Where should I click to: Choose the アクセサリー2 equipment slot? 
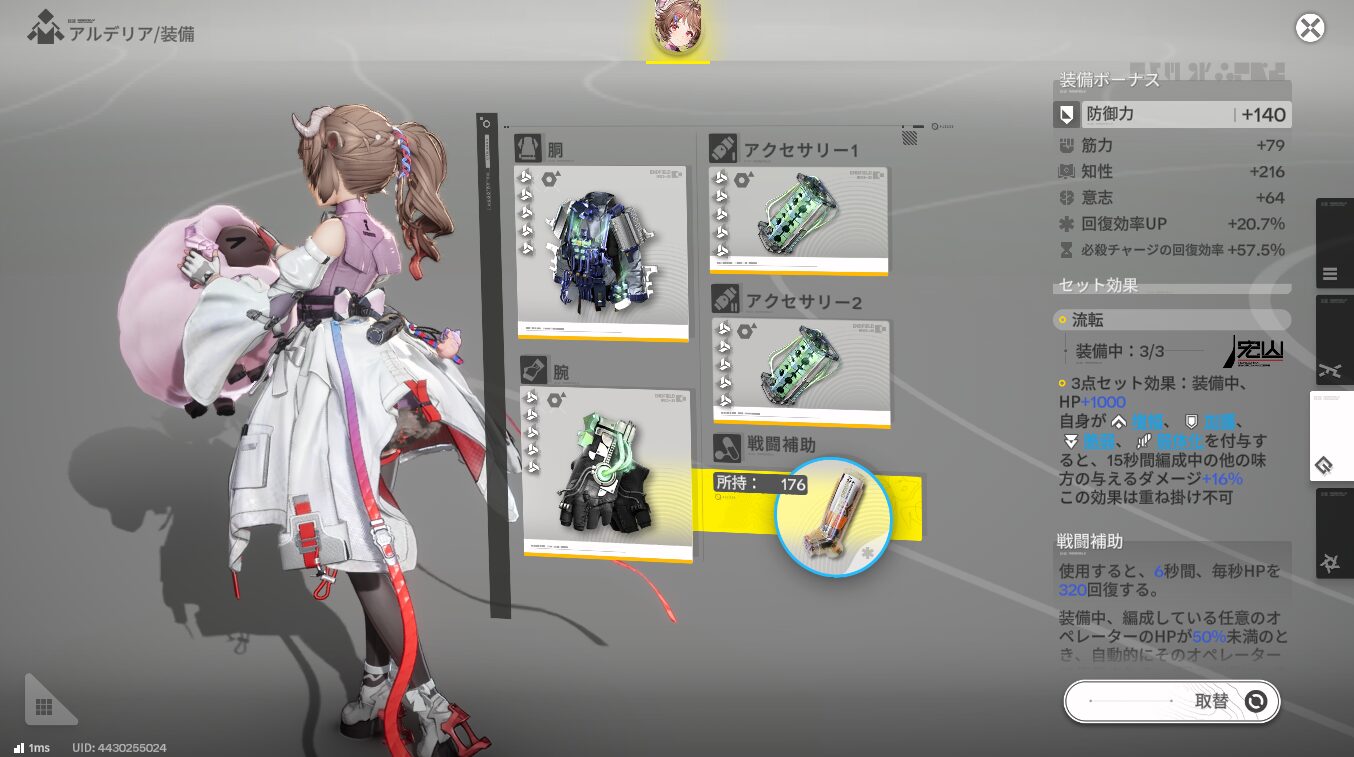coord(800,371)
